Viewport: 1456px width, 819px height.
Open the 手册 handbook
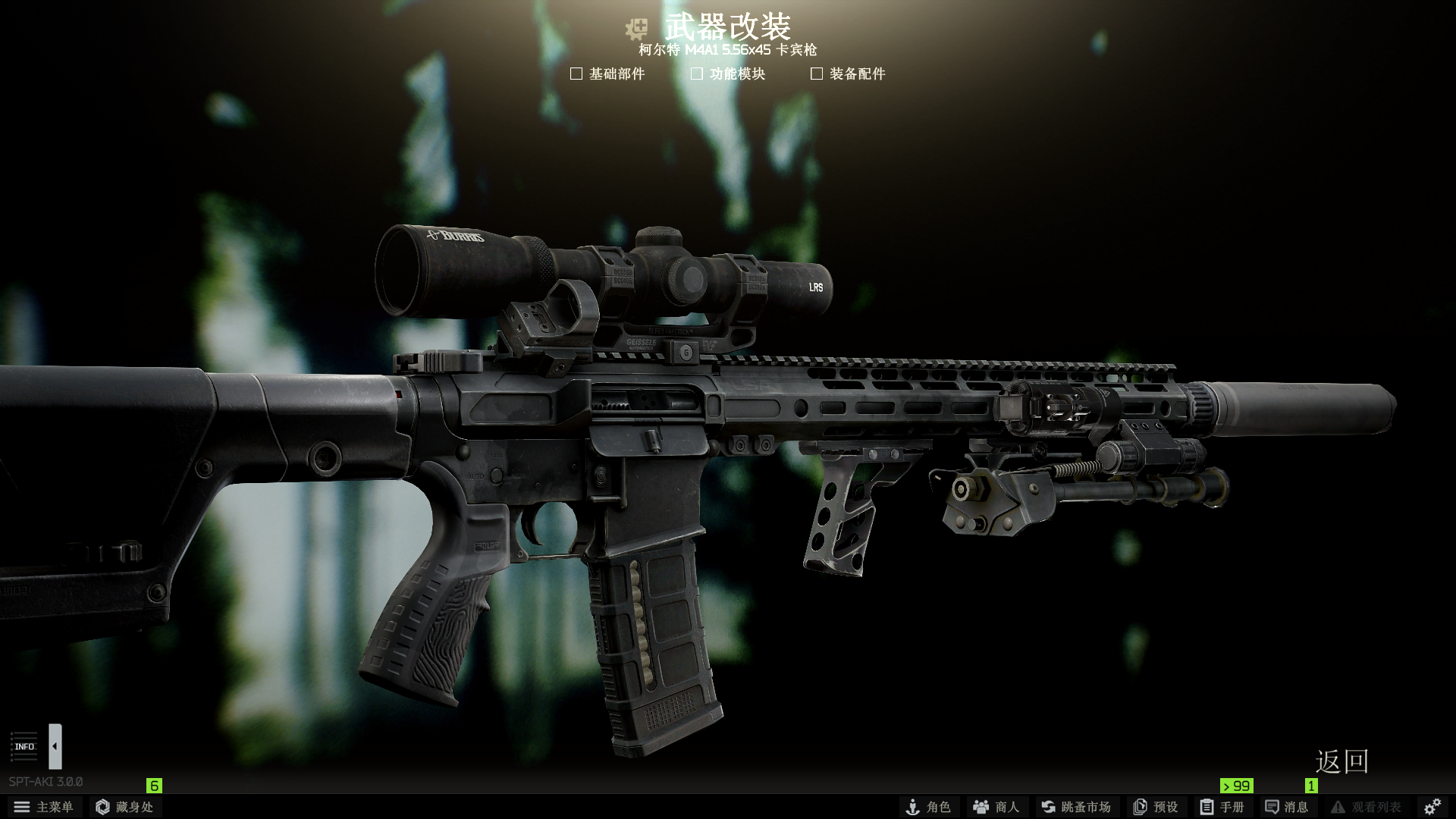coord(1222,807)
